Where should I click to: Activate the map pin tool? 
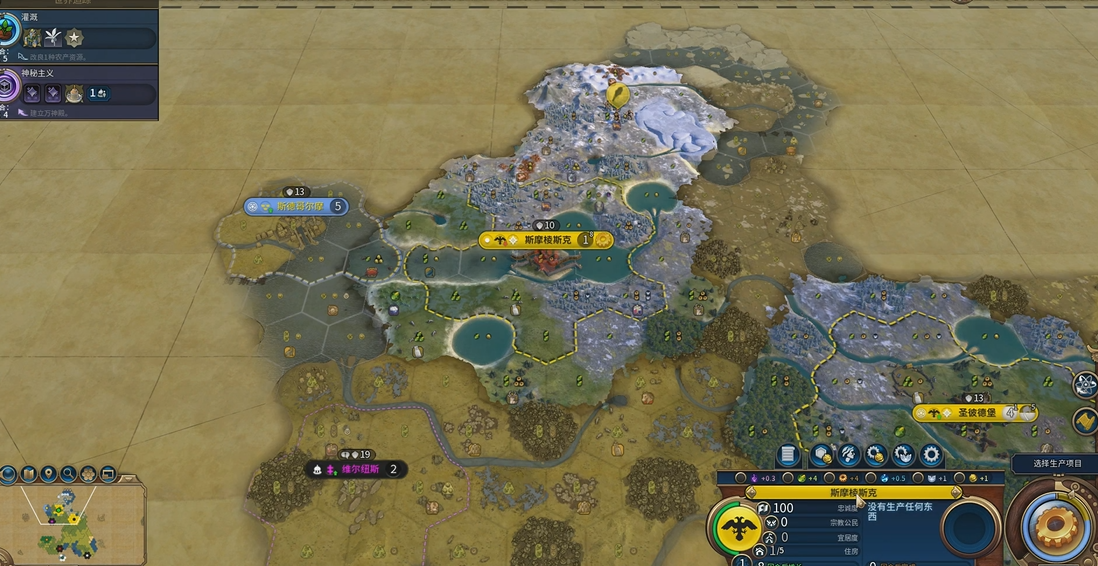48,474
